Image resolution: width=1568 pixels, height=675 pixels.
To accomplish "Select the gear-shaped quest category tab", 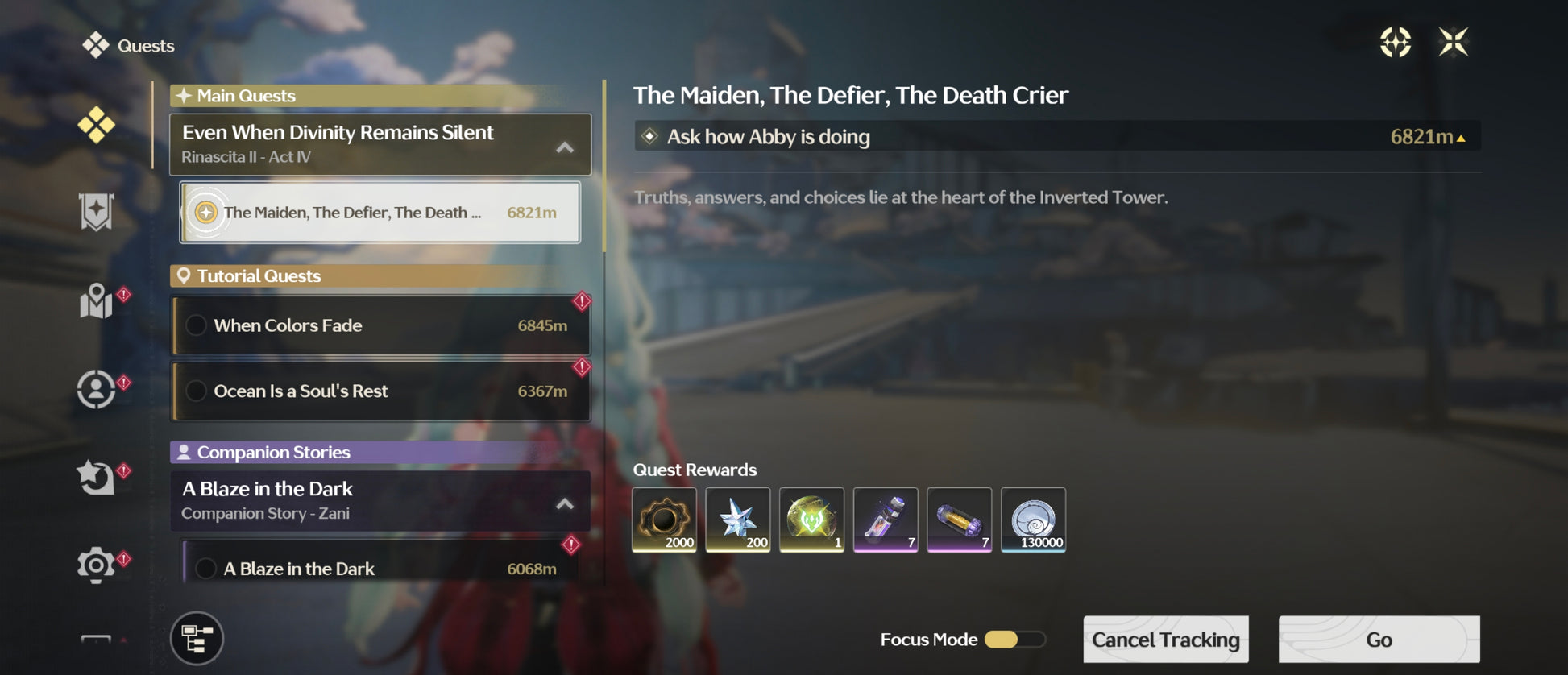I will pyautogui.click(x=97, y=565).
